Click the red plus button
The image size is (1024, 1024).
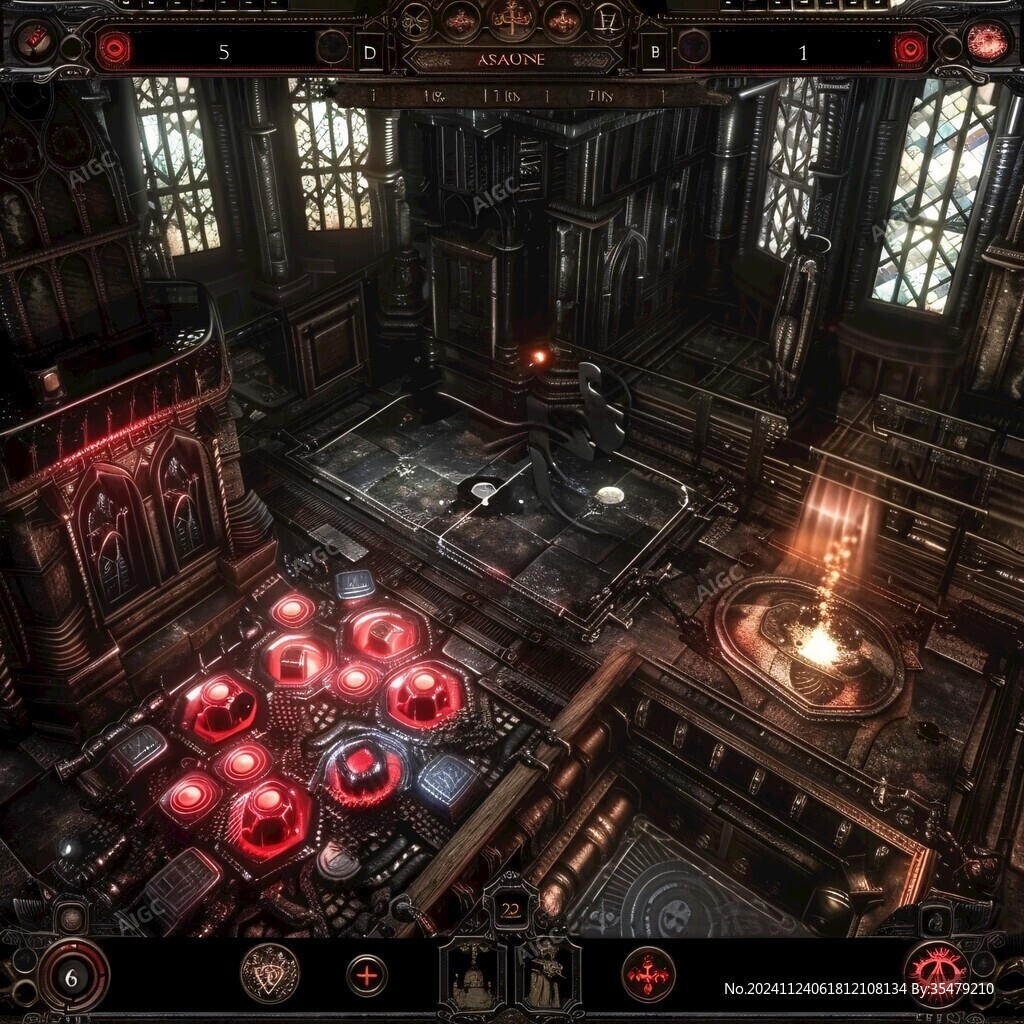[x=367, y=975]
